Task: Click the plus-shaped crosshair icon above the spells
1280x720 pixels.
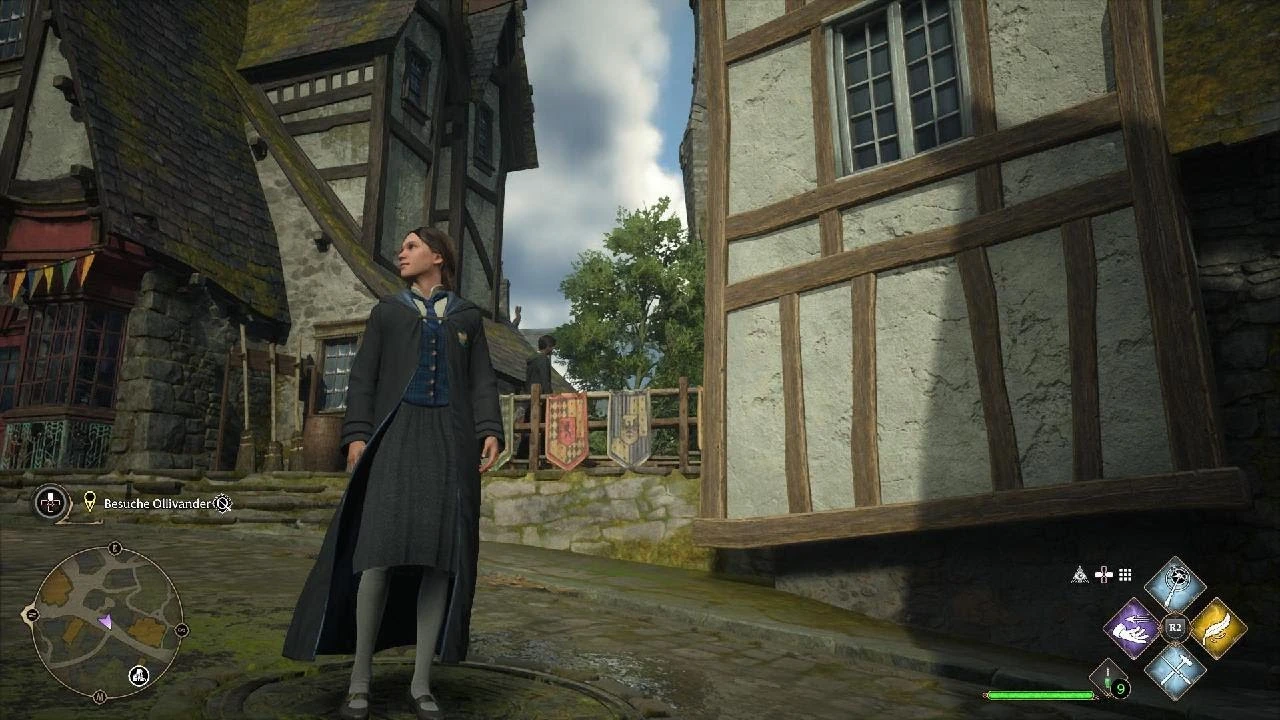Action: [x=1104, y=574]
